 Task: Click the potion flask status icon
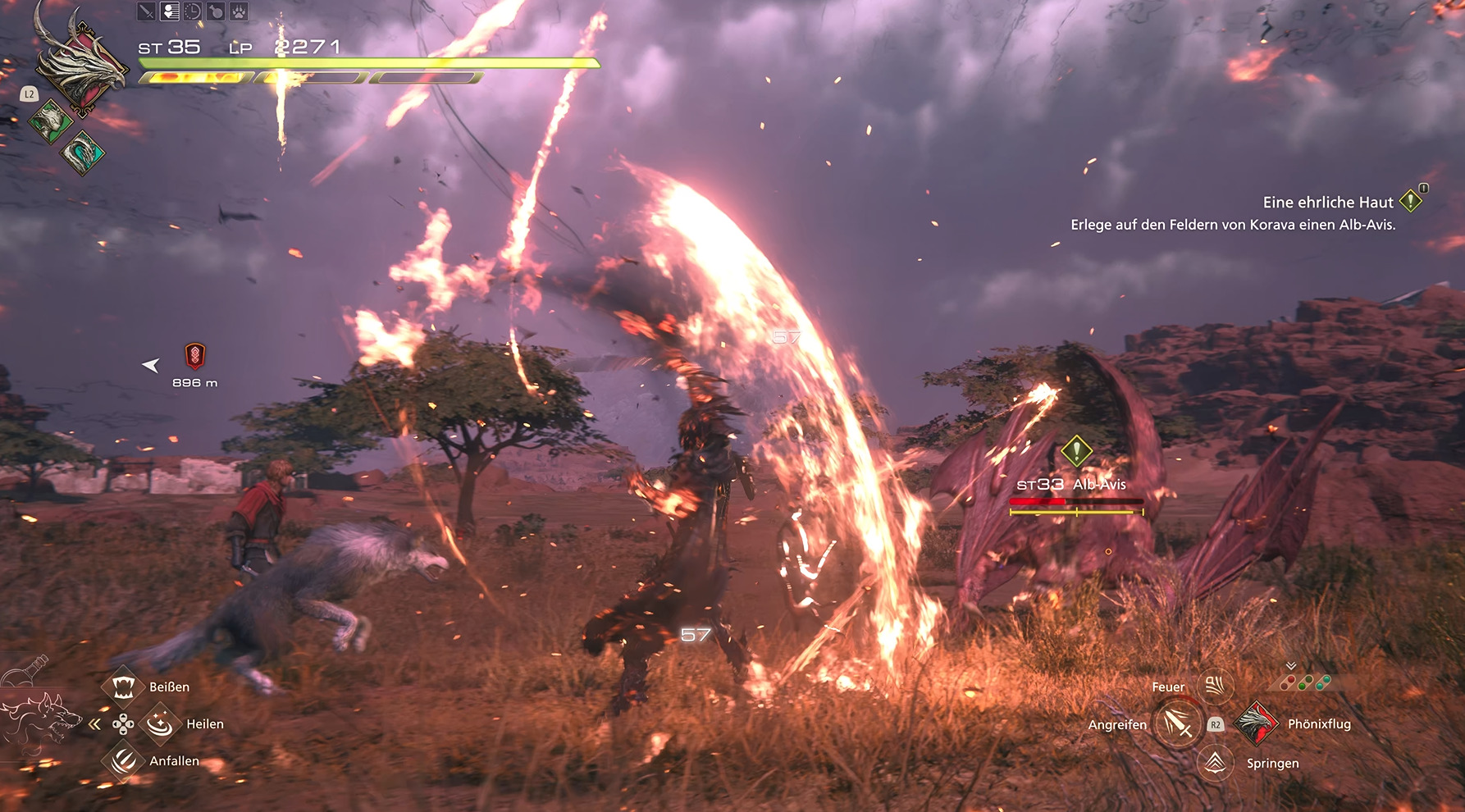[x=215, y=11]
